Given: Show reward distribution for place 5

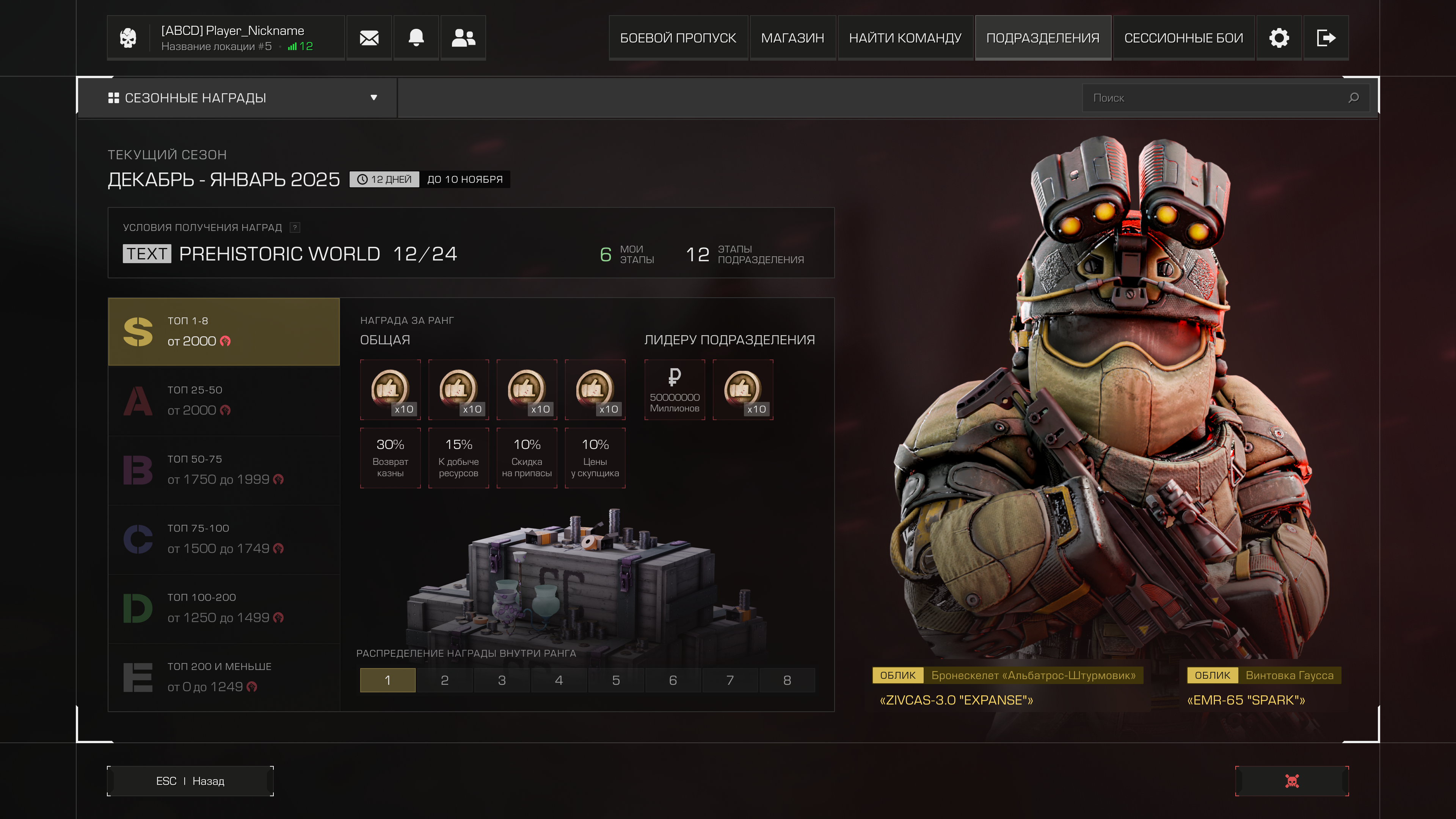Looking at the screenshot, I should coord(615,680).
